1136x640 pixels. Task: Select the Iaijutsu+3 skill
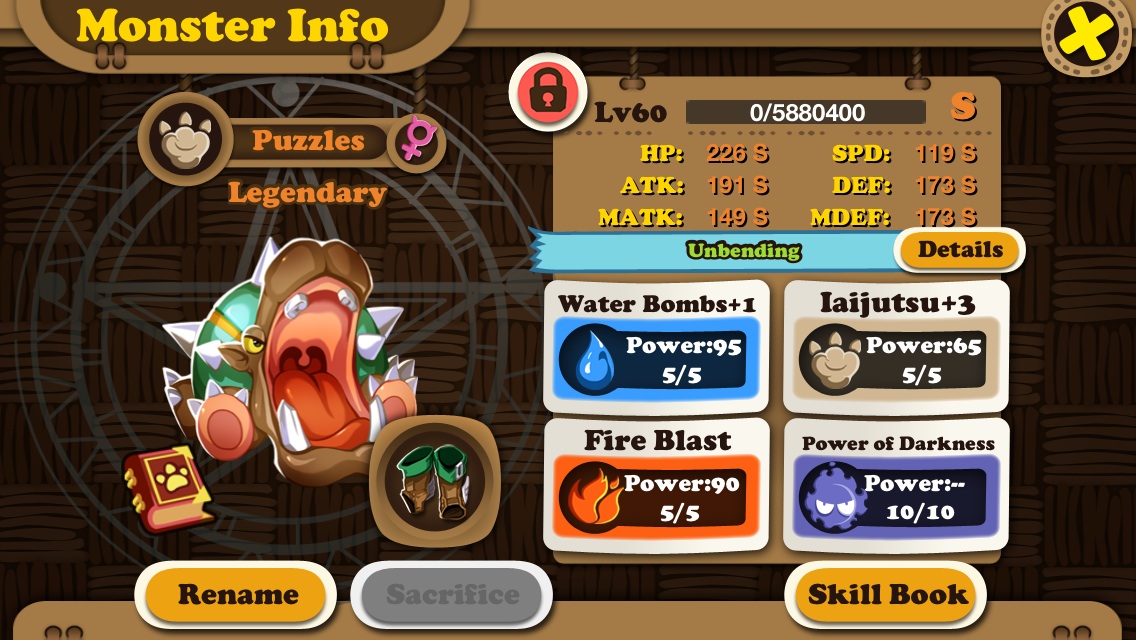pos(896,346)
